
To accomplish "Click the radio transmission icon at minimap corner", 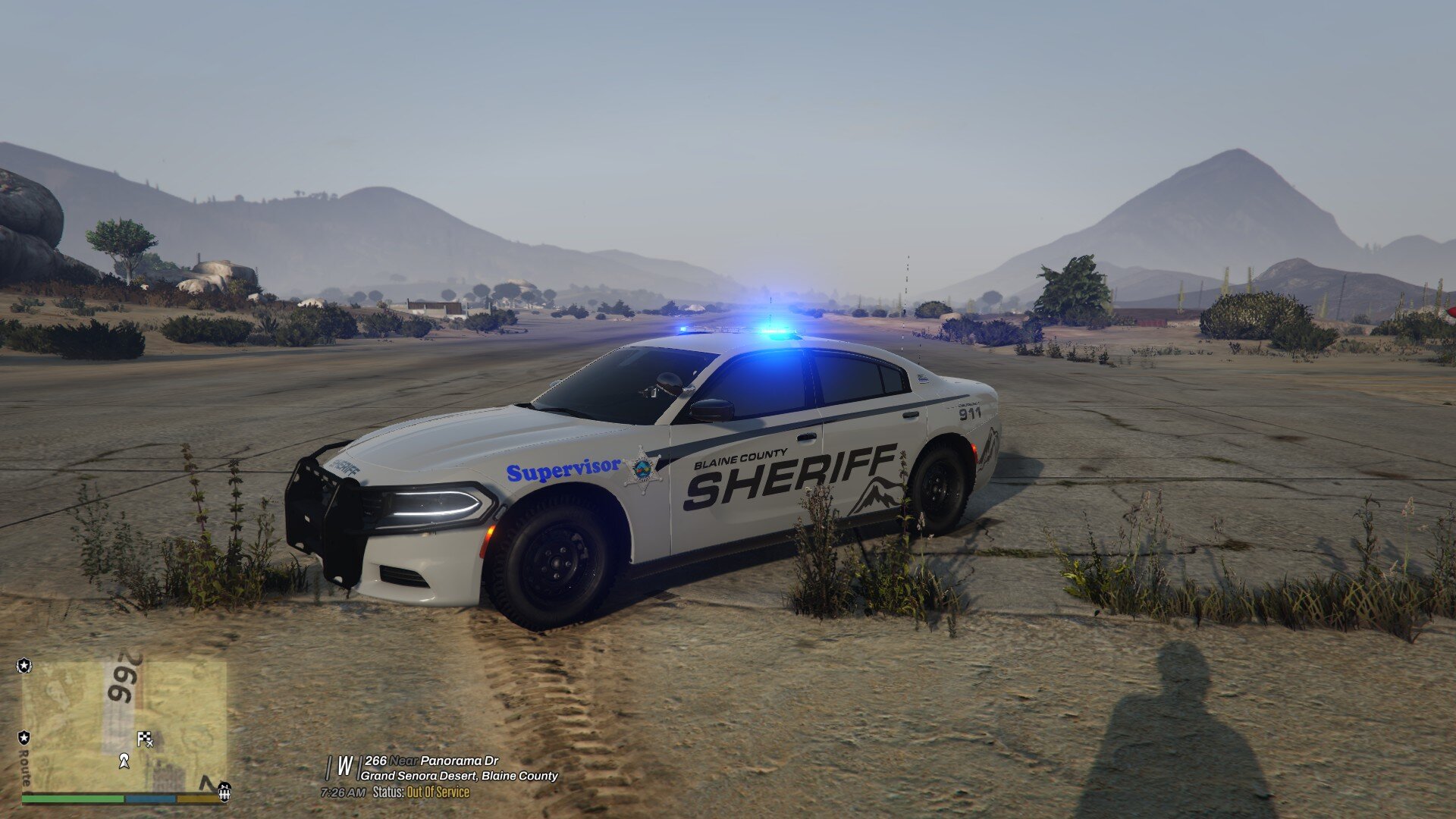I will tap(224, 792).
